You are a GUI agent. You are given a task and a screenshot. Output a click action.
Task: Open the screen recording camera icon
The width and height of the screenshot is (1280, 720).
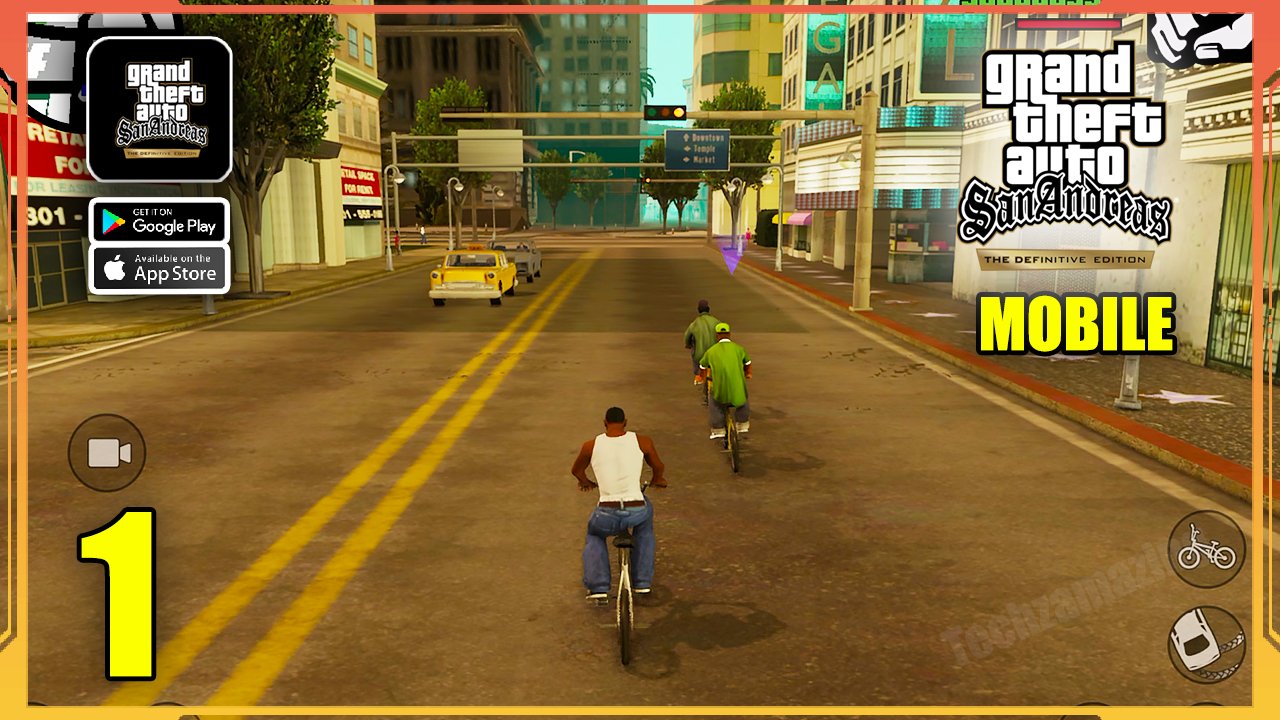(108, 452)
